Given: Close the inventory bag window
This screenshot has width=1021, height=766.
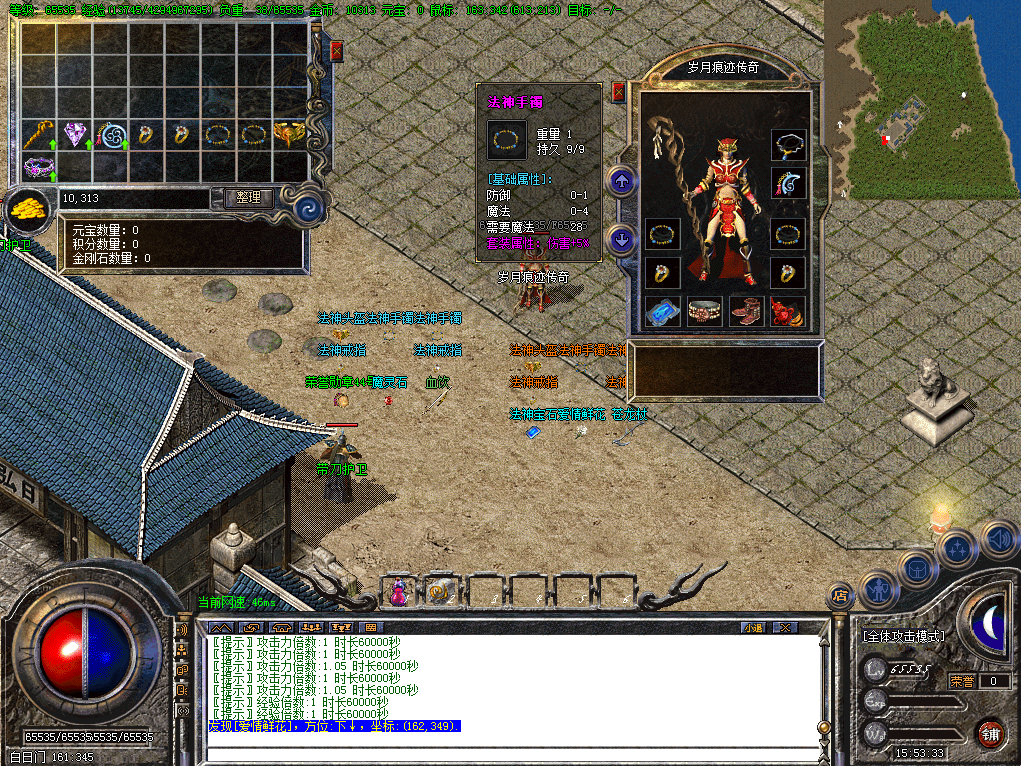Looking at the screenshot, I should click(x=336, y=51).
